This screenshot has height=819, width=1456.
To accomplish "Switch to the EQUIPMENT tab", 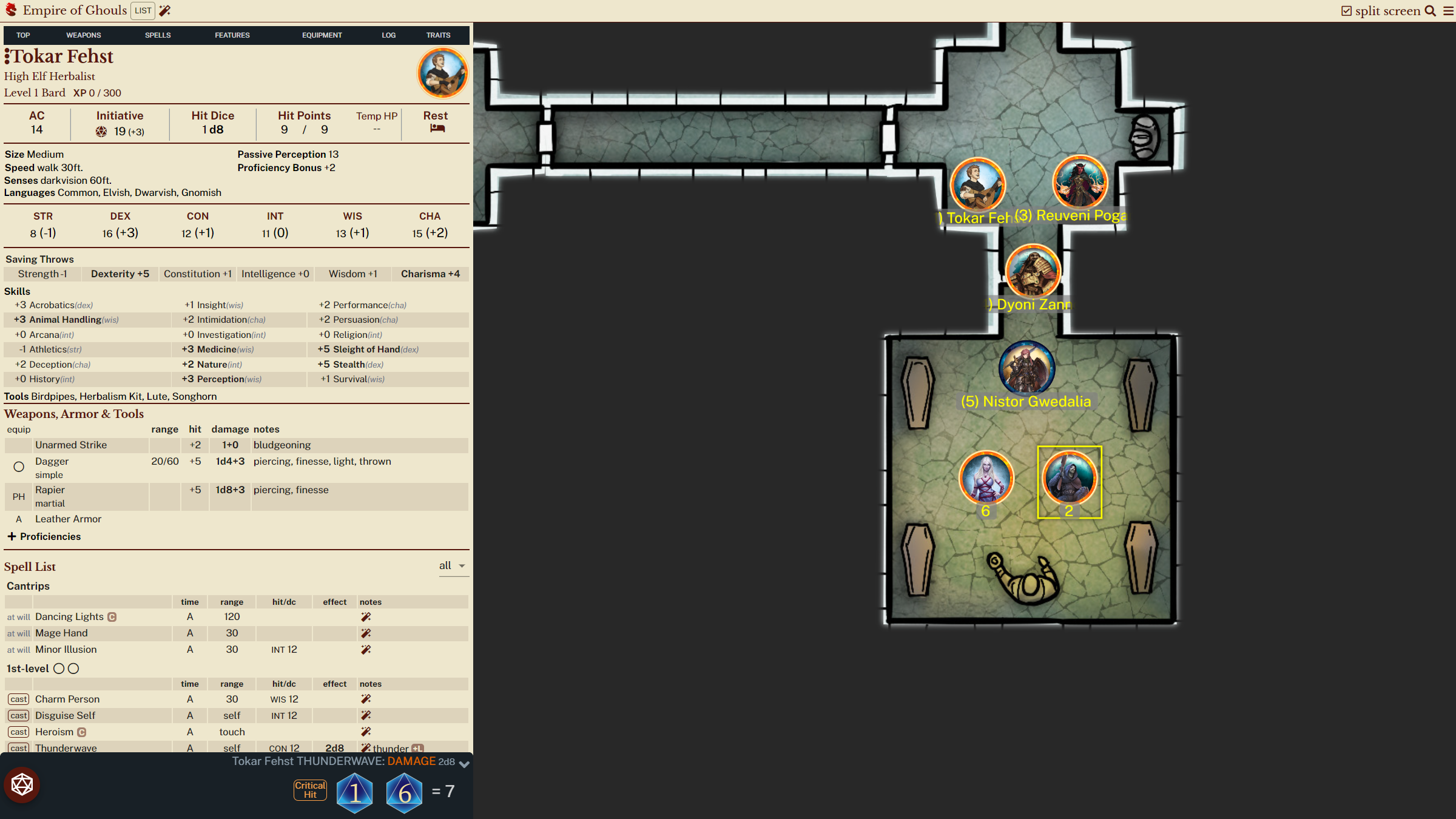I will pos(322,35).
